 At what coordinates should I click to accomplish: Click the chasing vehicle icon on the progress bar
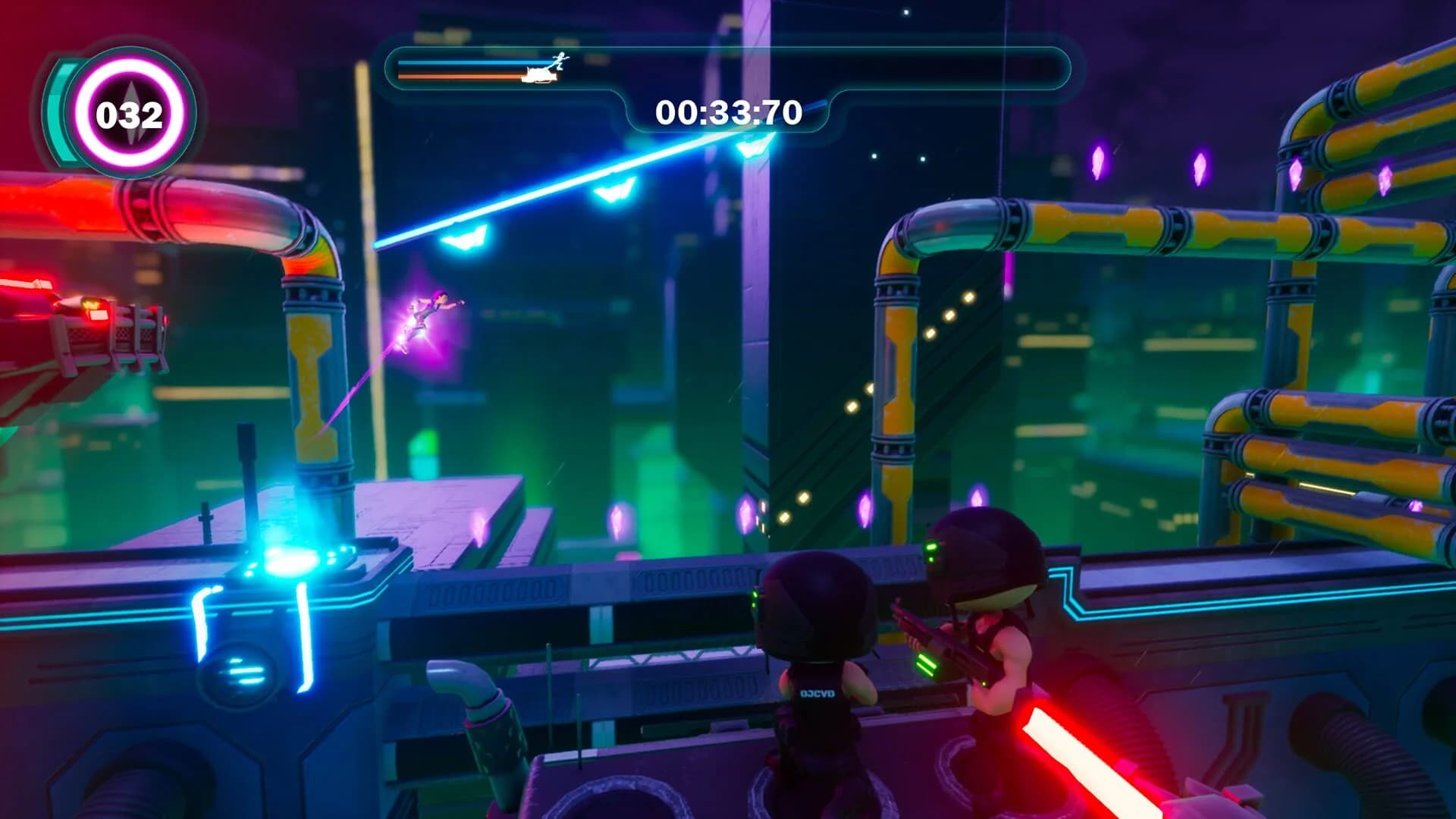tap(538, 74)
